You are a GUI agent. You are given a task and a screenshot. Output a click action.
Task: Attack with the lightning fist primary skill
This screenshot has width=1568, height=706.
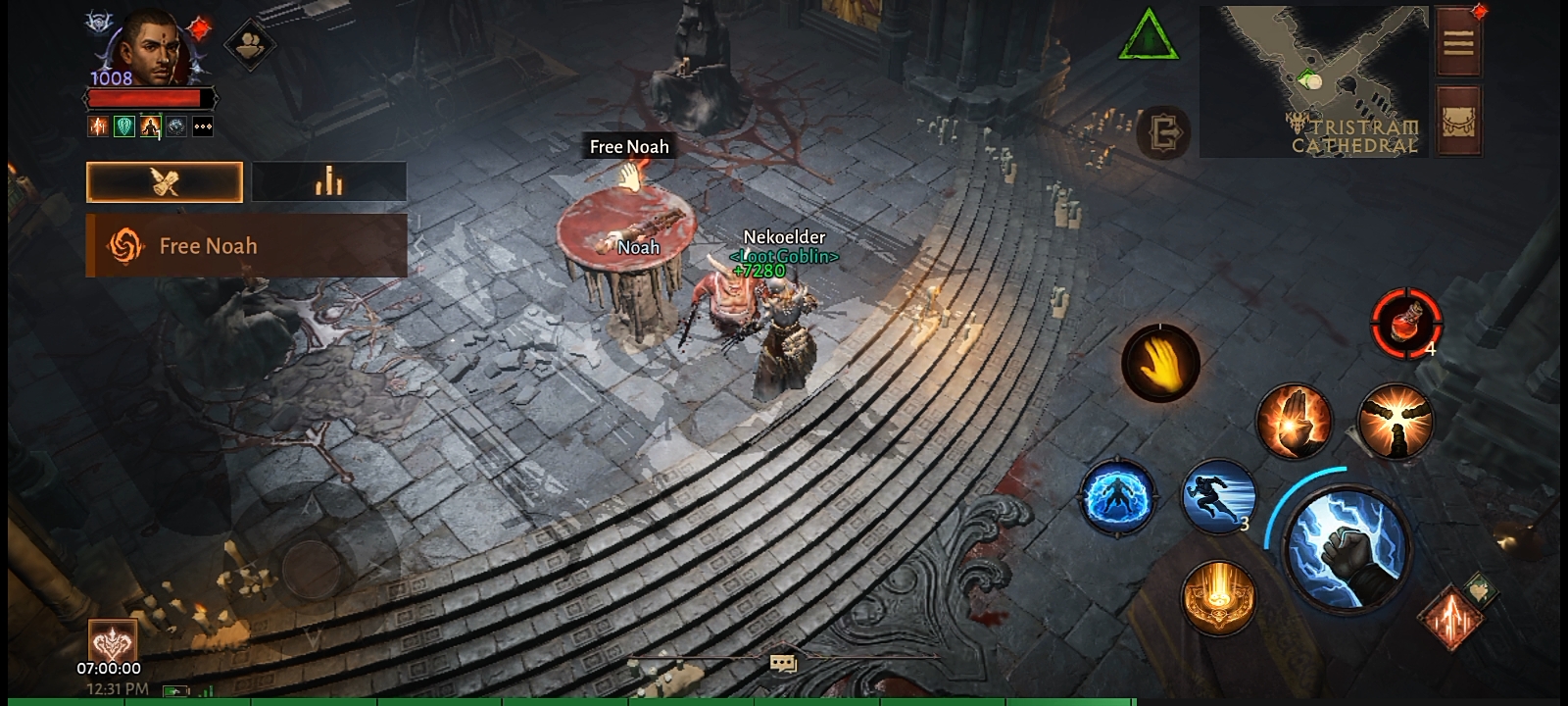click(1347, 545)
